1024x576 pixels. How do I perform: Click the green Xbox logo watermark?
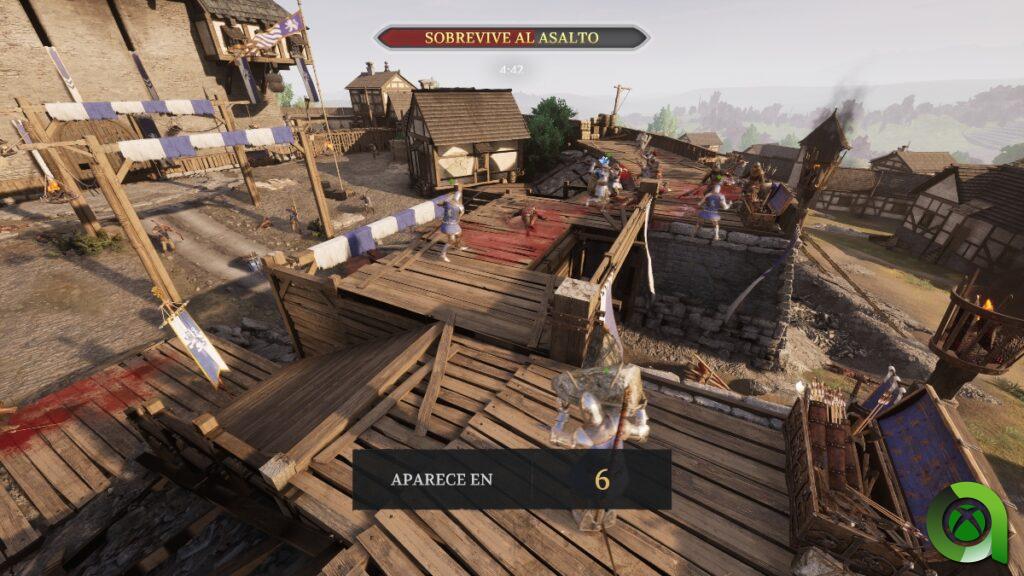(966, 520)
